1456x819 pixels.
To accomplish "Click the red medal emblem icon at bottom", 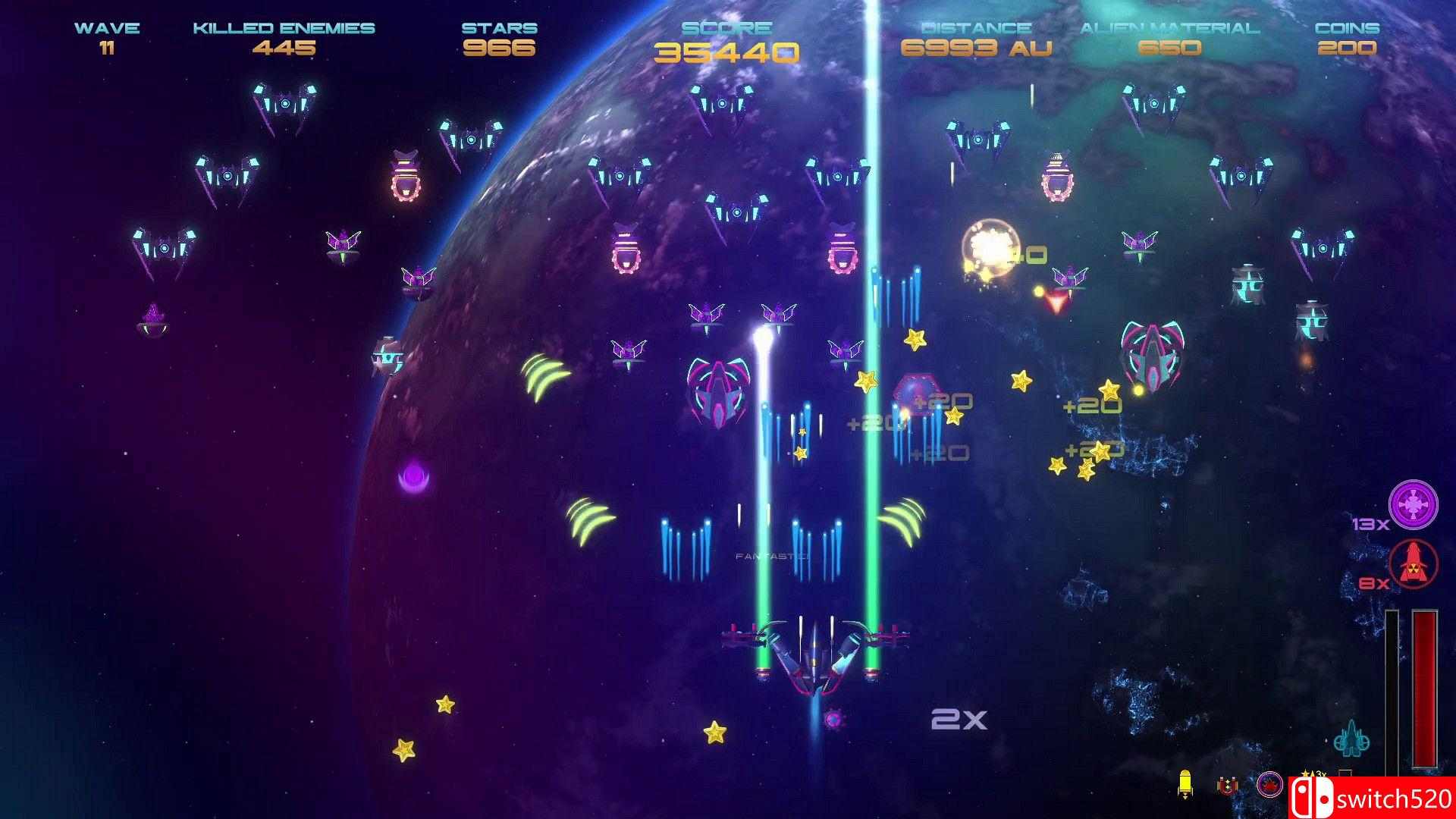I will coord(1227,785).
